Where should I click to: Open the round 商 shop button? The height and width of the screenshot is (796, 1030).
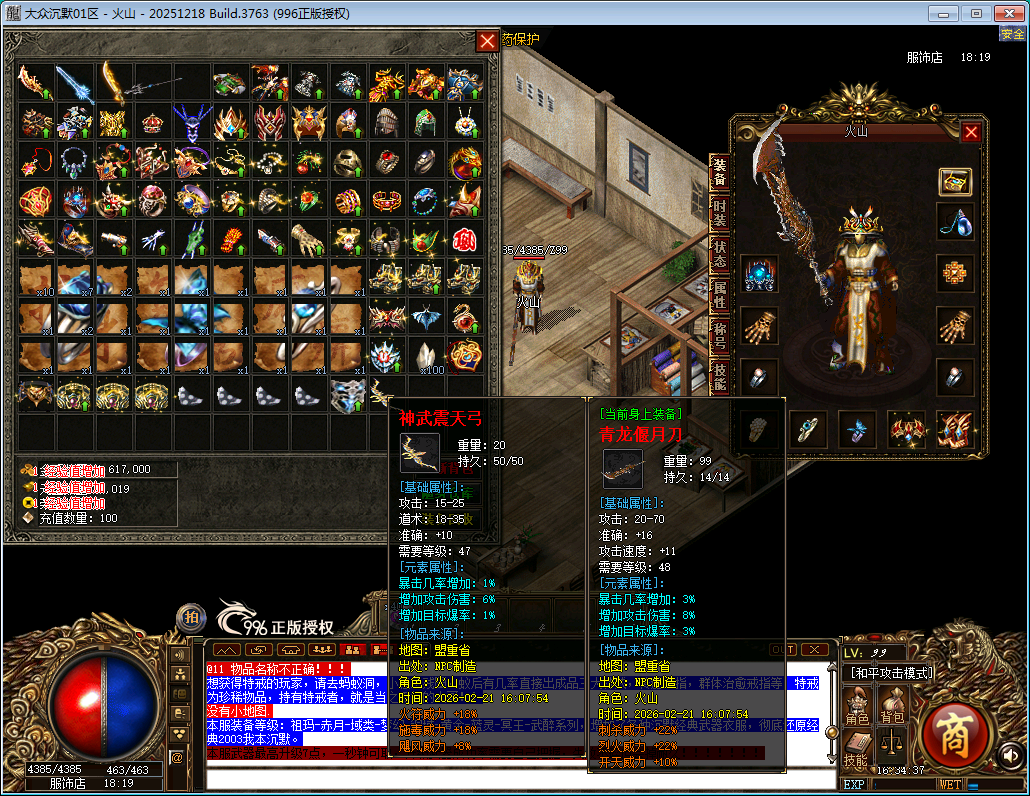pos(957,733)
